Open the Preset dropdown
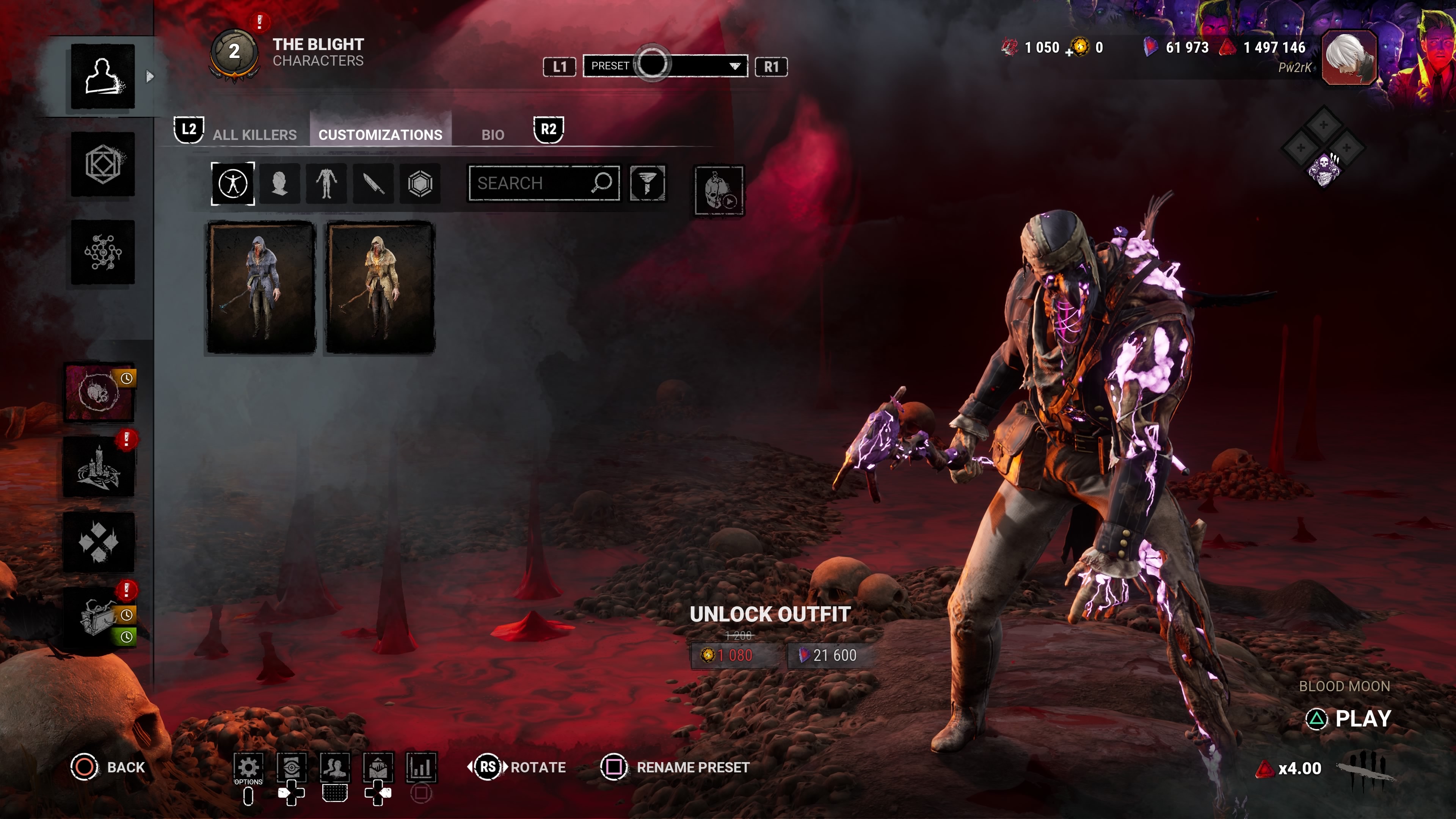The width and height of the screenshot is (1456, 819). click(665, 66)
